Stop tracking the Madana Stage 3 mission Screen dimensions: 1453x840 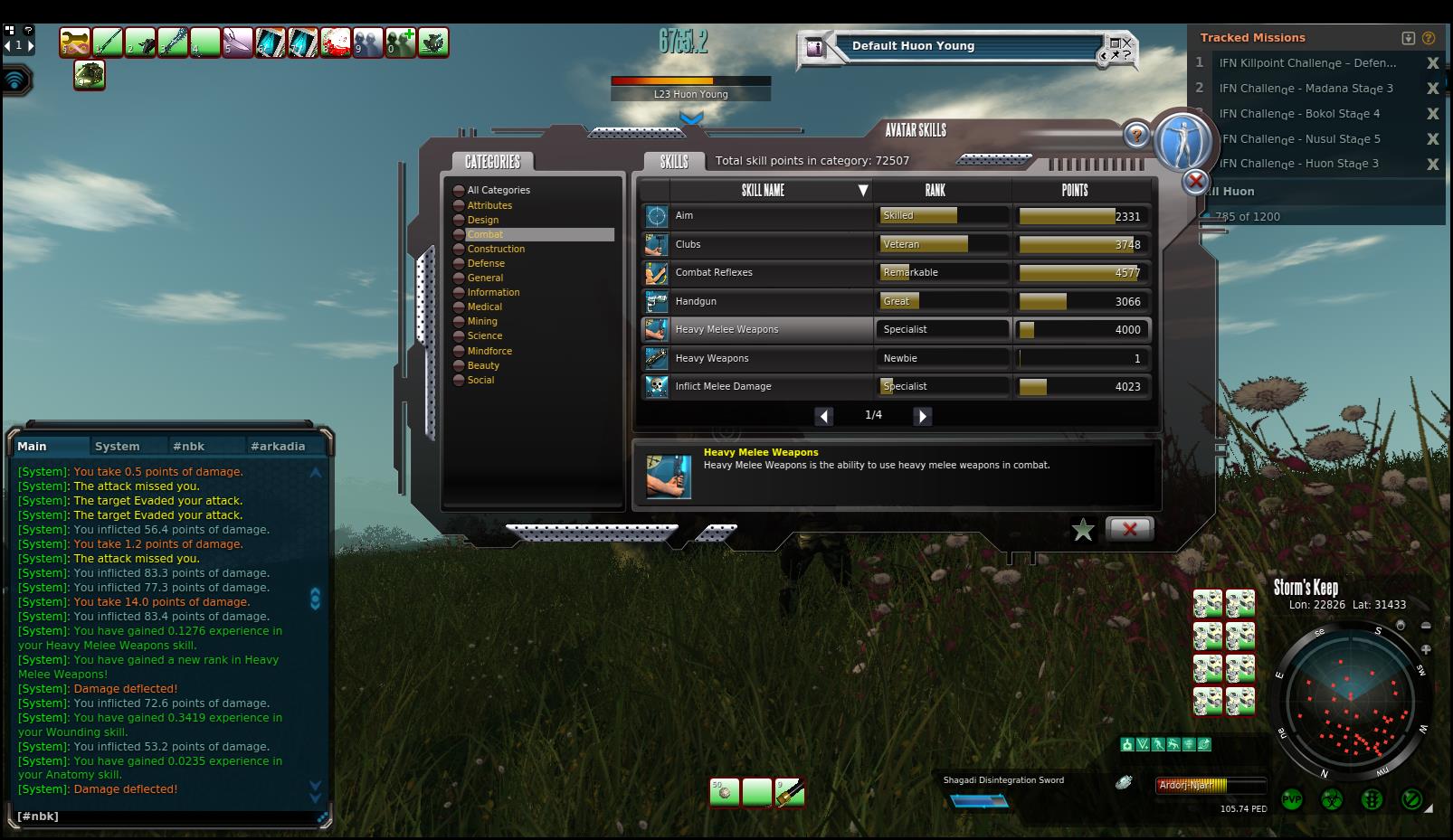[1432, 89]
